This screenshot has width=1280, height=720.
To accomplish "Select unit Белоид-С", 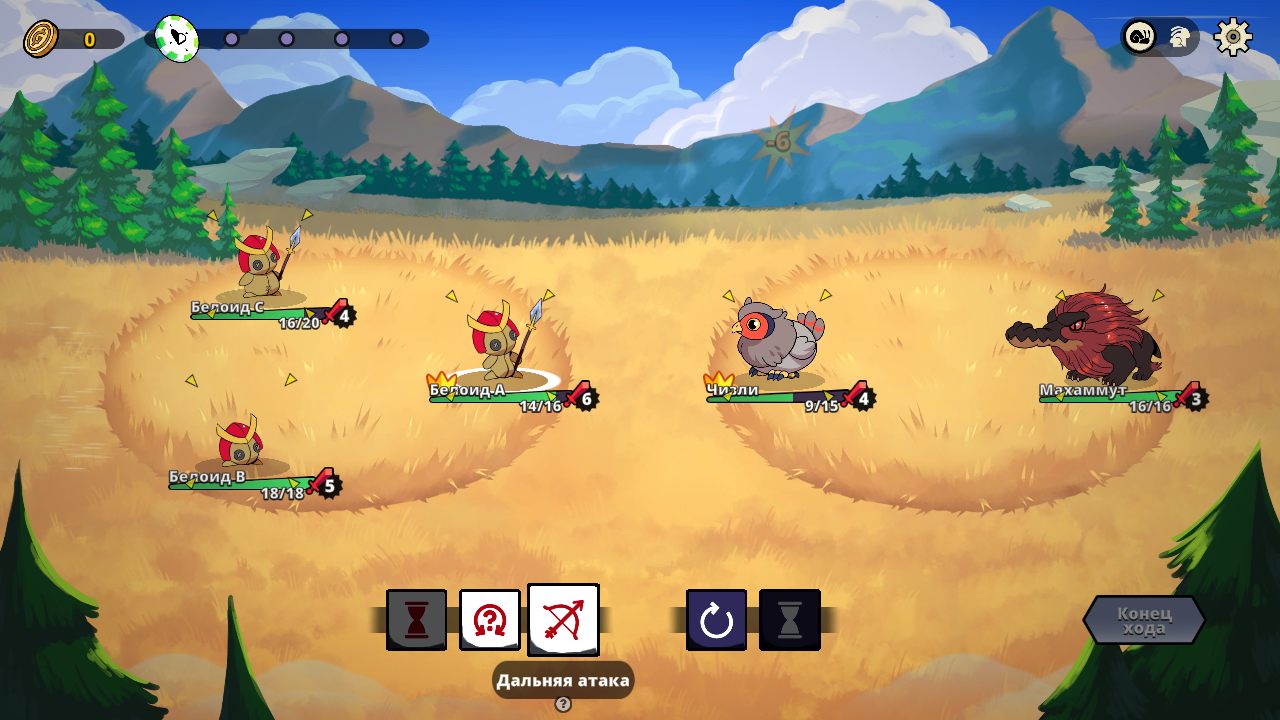I will click(263, 262).
